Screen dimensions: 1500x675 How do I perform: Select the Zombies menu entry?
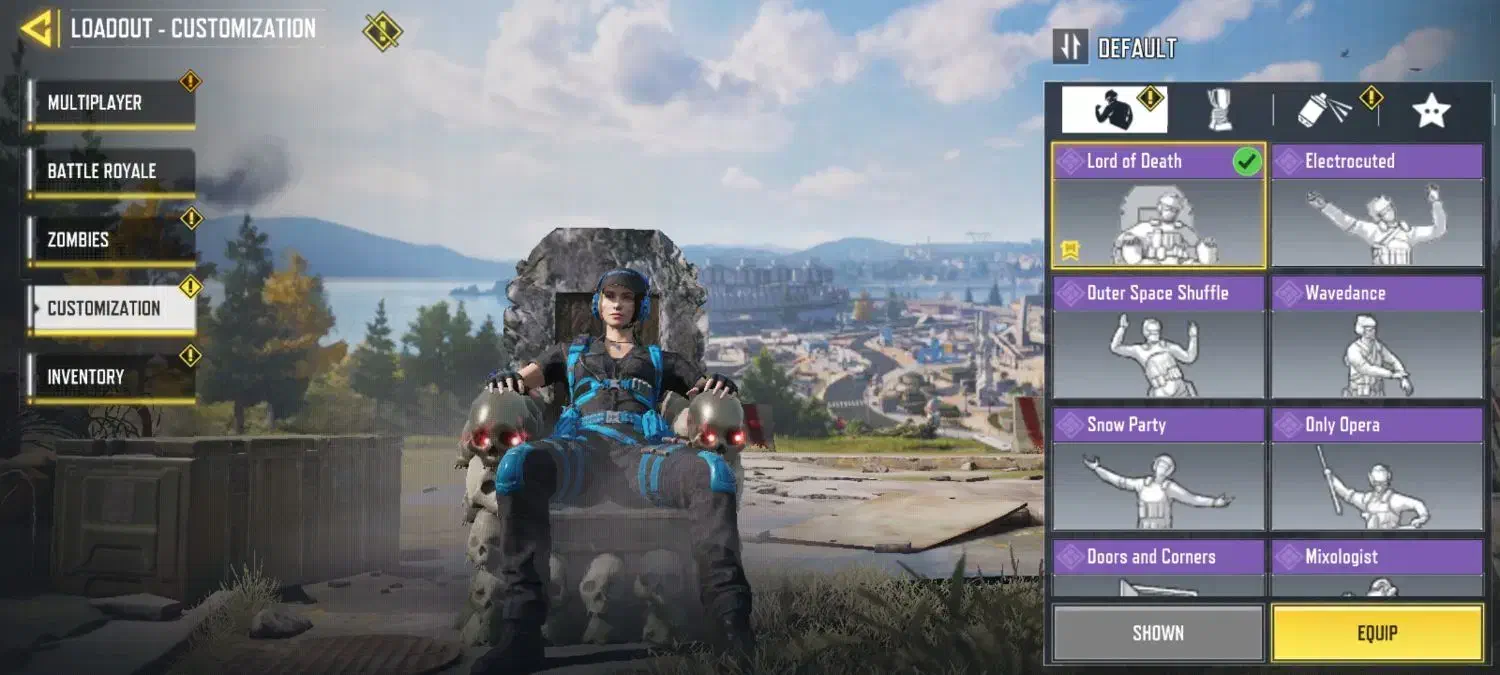pyautogui.click(x=110, y=240)
